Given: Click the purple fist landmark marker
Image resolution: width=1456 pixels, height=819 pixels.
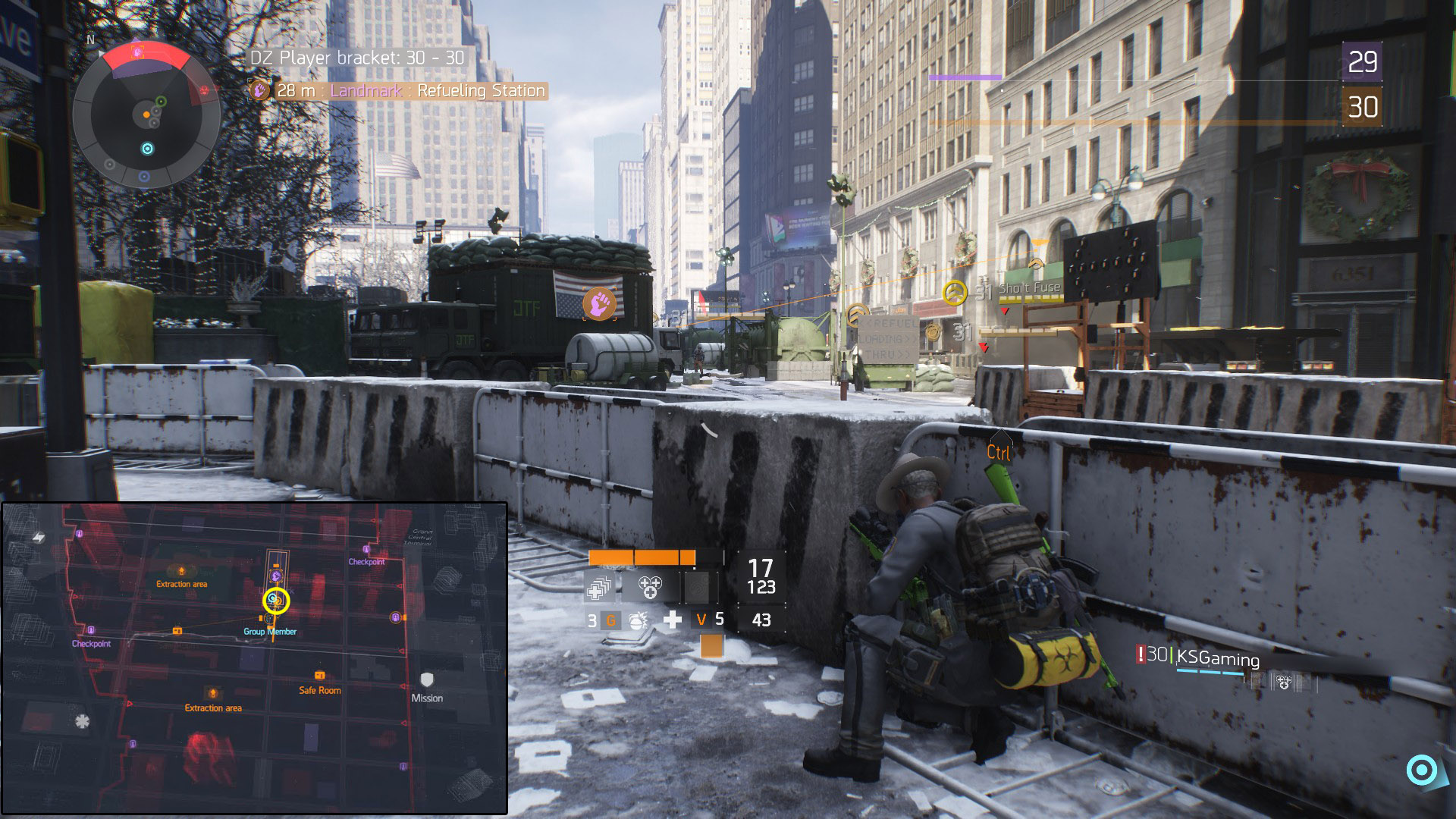Looking at the screenshot, I should (x=599, y=303).
